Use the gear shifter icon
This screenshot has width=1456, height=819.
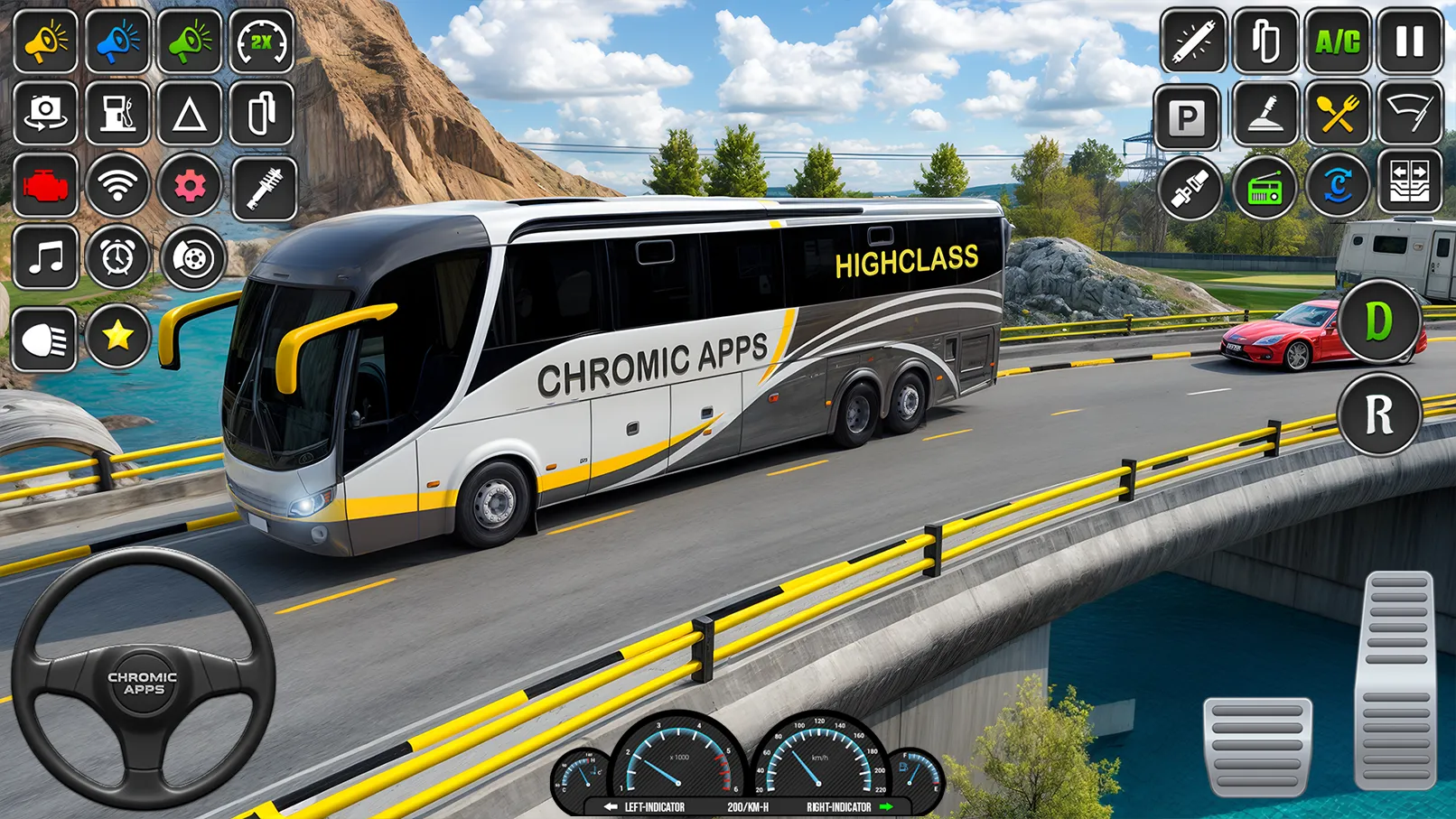point(1265,117)
